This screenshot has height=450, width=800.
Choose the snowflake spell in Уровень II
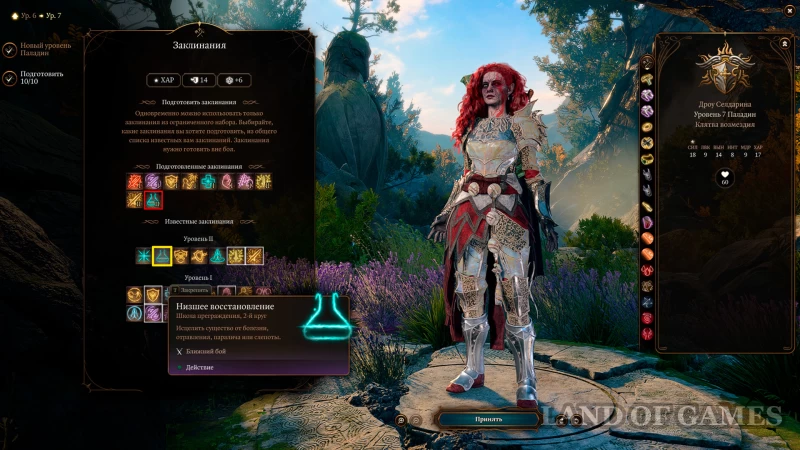pos(143,256)
